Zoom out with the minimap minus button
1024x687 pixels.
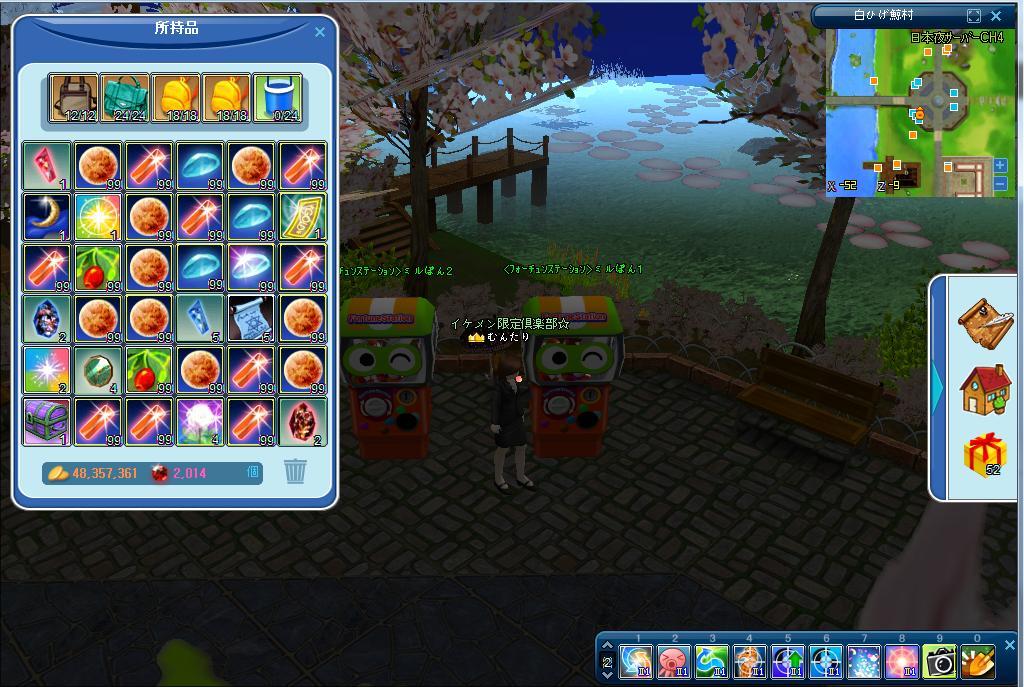tap(1001, 183)
